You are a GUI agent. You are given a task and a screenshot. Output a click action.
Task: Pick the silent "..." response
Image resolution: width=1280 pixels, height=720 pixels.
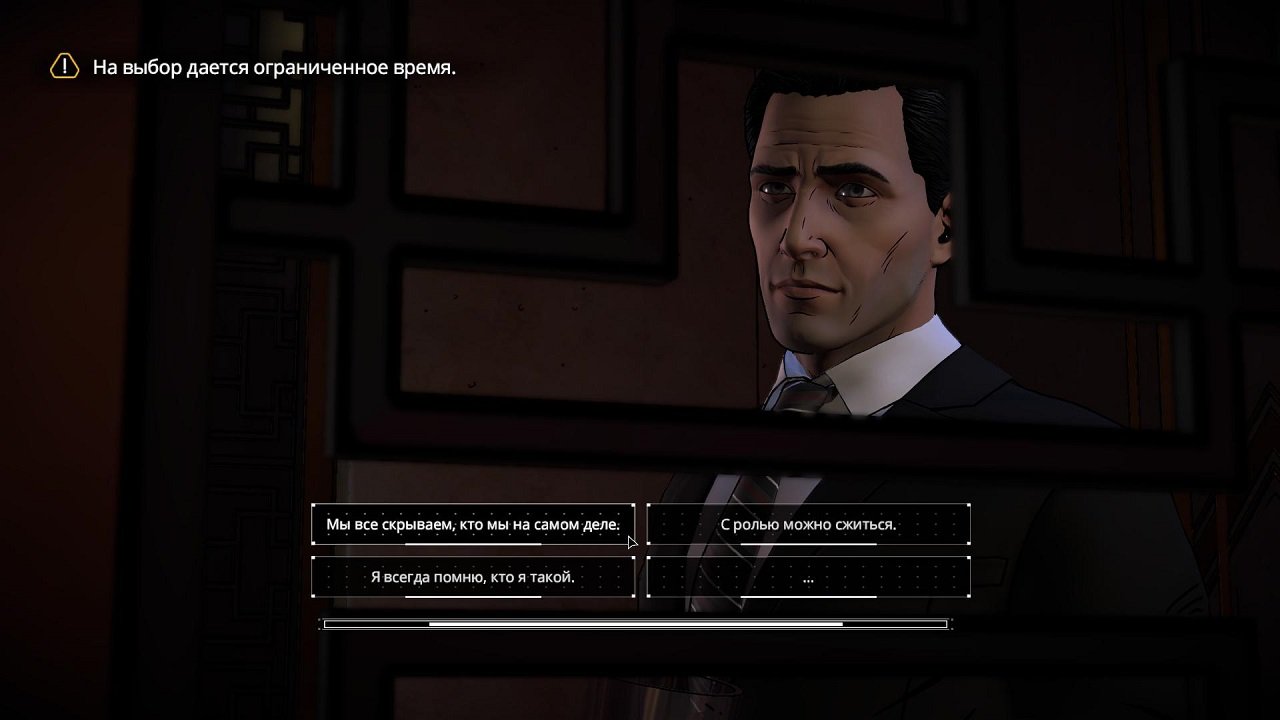[x=808, y=577]
